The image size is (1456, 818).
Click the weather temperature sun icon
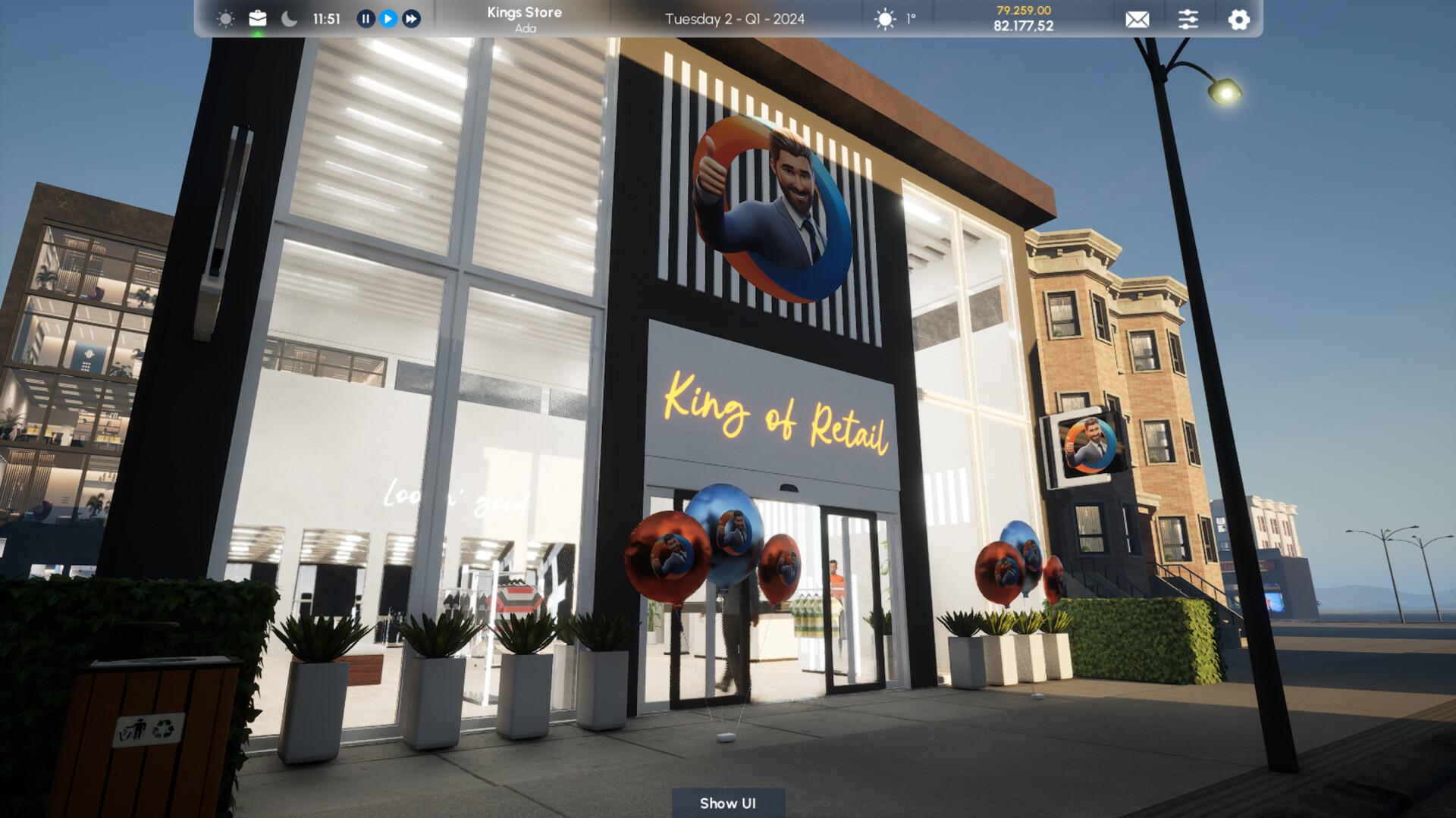coord(884,20)
